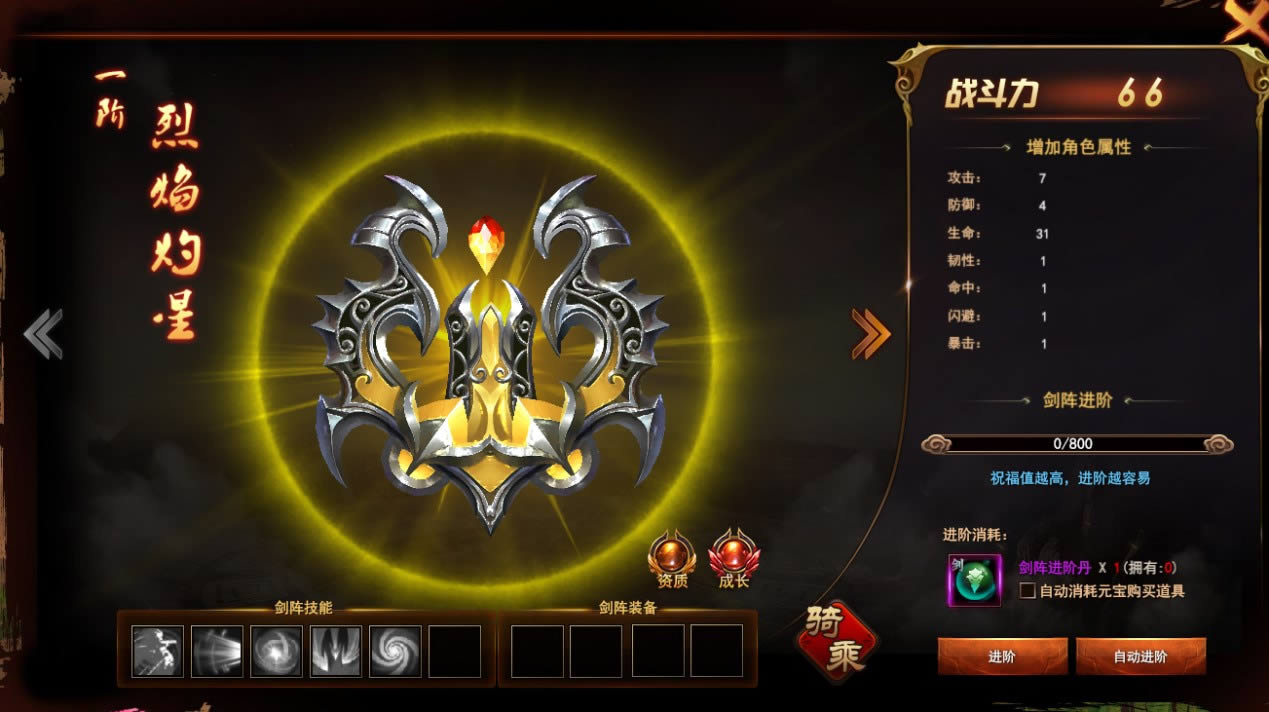Go to the next sword formation with the orange arrow
This screenshot has width=1269, height=712.
coord(870,334)
